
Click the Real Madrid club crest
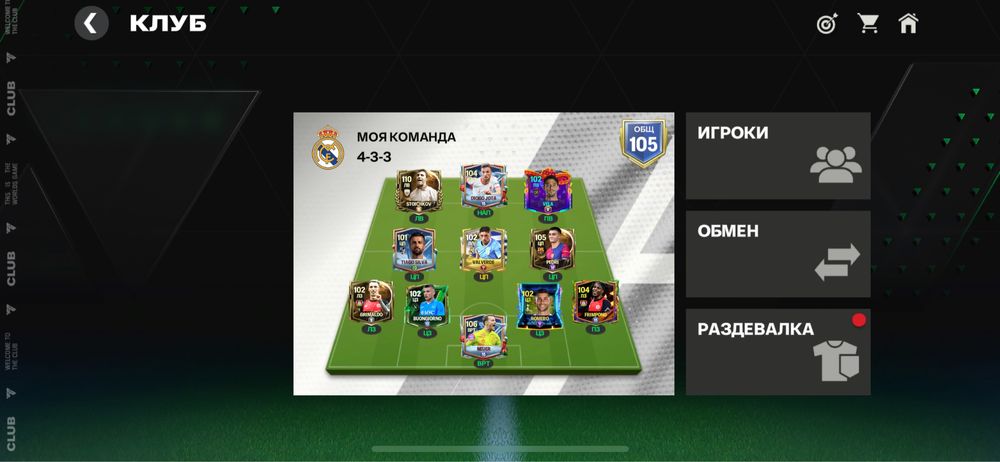click(x=328, y=148)
